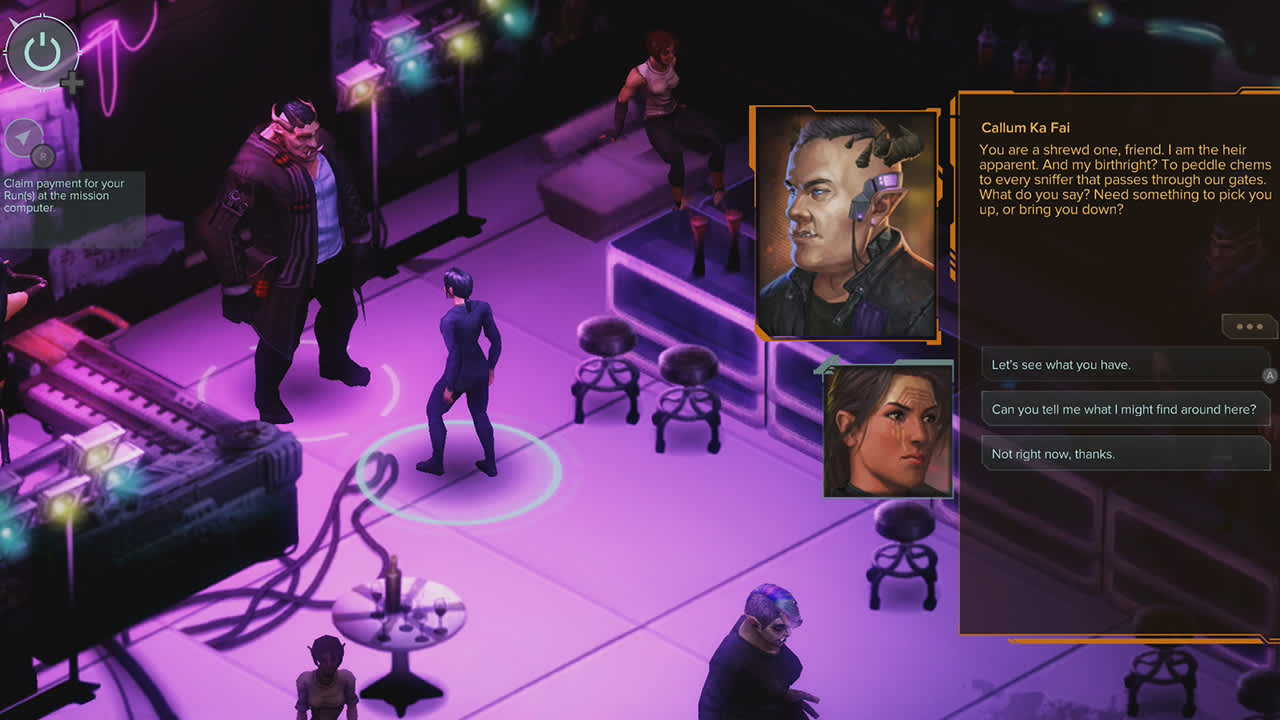
Task: Click the power button icon top-left
Action: [x=42, y=52]
